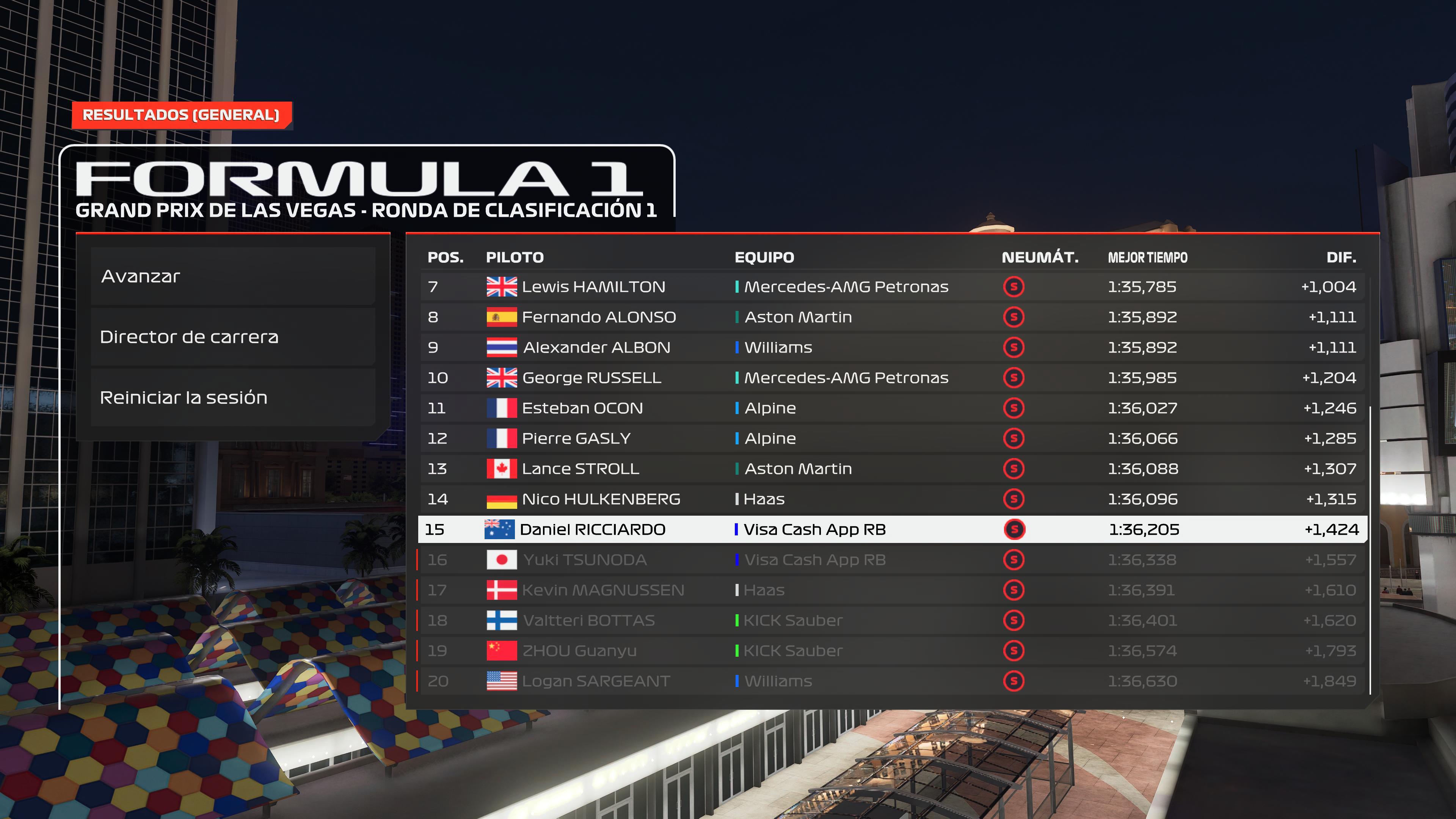Choose Valtteri Bottas's row
Screen dimensions: 1456x819
[x=892, y=621]
